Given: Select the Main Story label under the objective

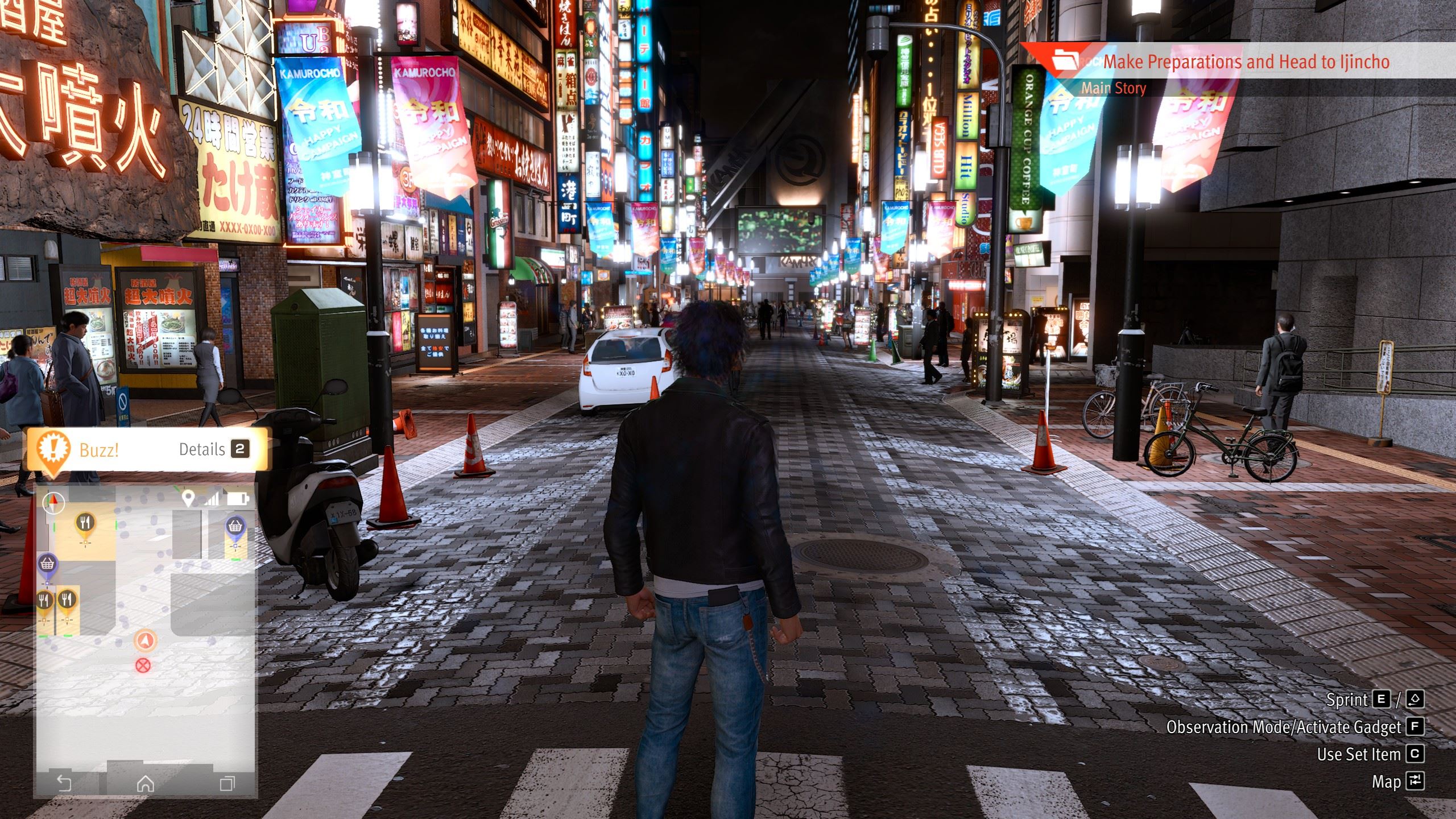Looking at the screenshot, I should [1113, 88].
